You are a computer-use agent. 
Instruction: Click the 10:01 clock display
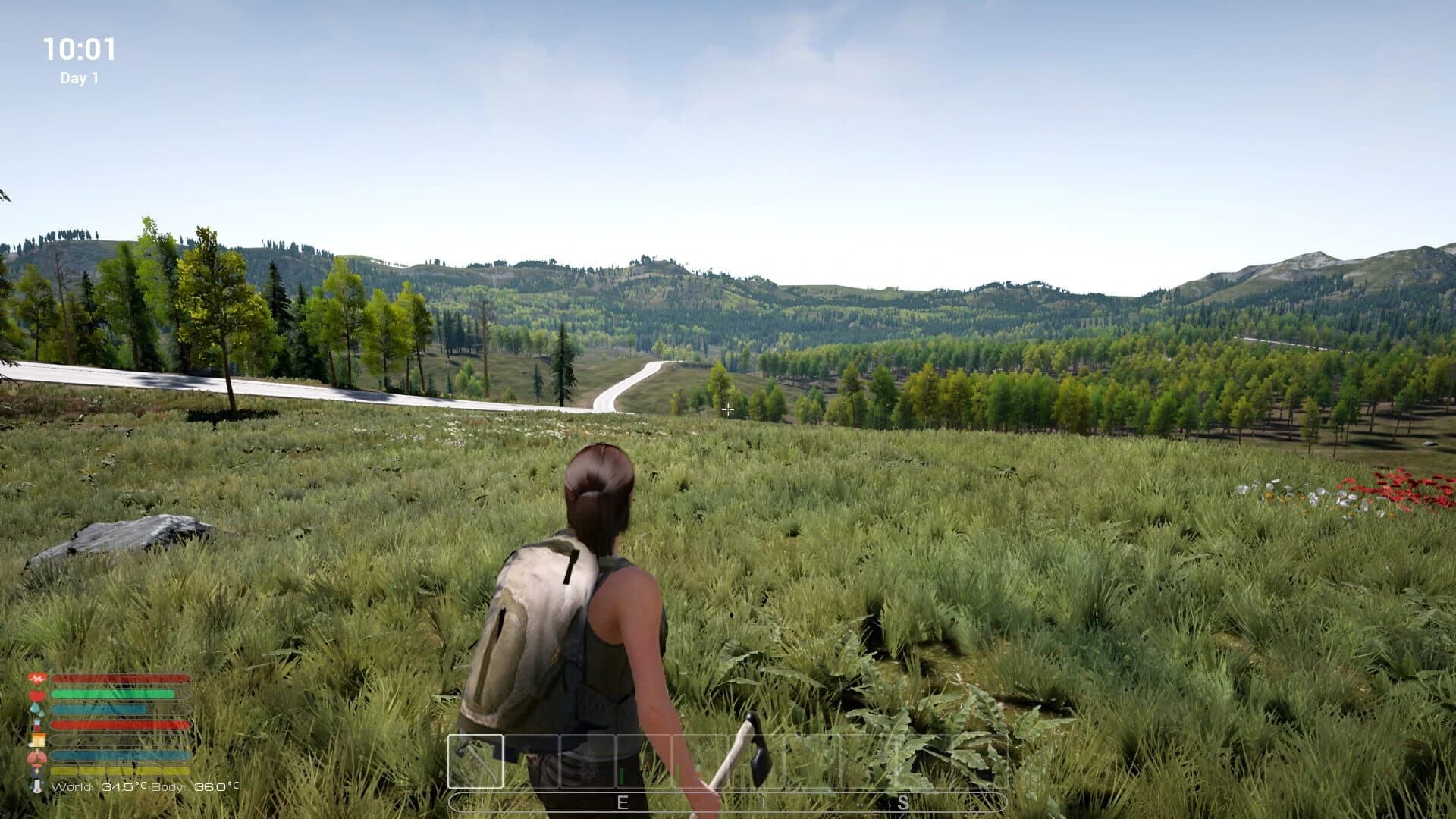tap(79, 47)
